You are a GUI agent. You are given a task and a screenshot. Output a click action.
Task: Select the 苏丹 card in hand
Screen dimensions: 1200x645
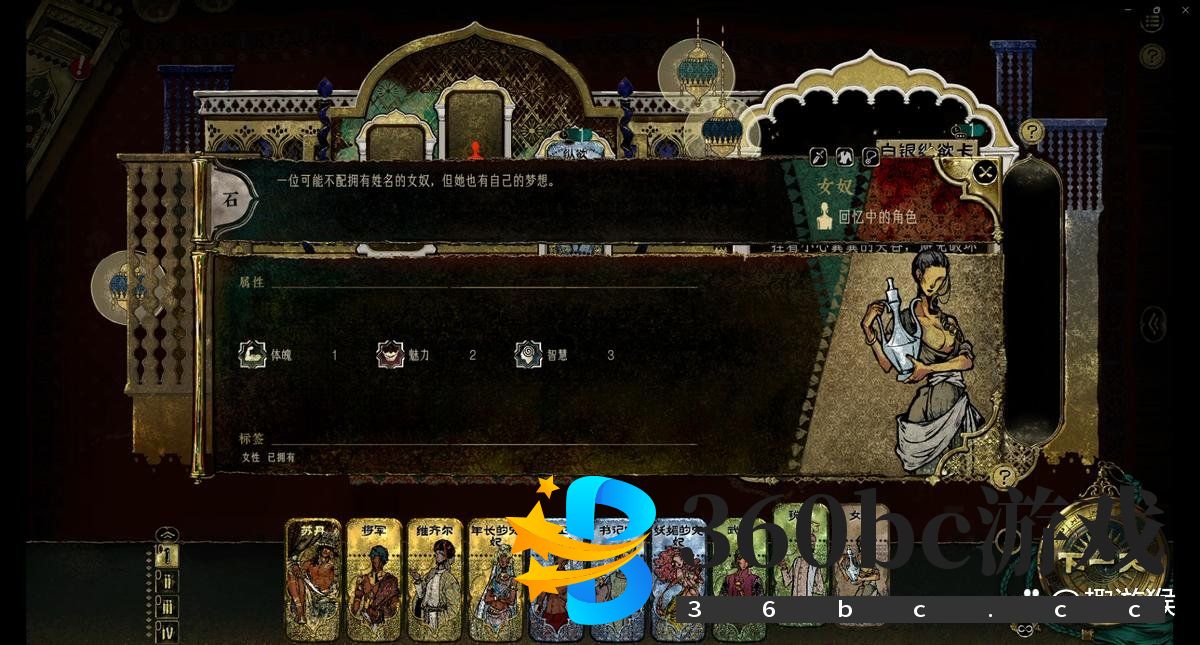click(314, 580)
